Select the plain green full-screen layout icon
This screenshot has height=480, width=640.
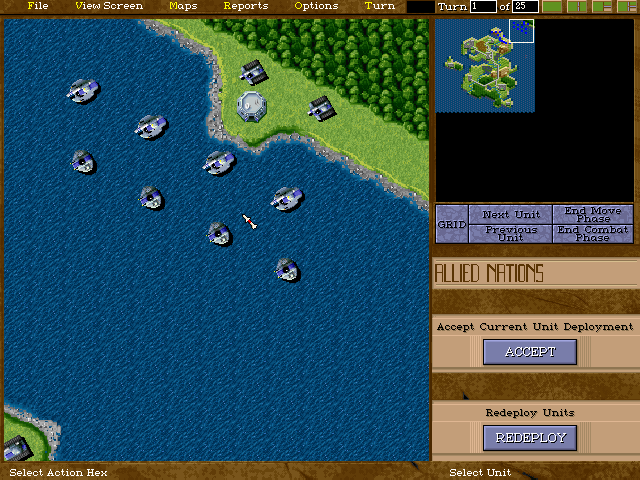point(552,7)
